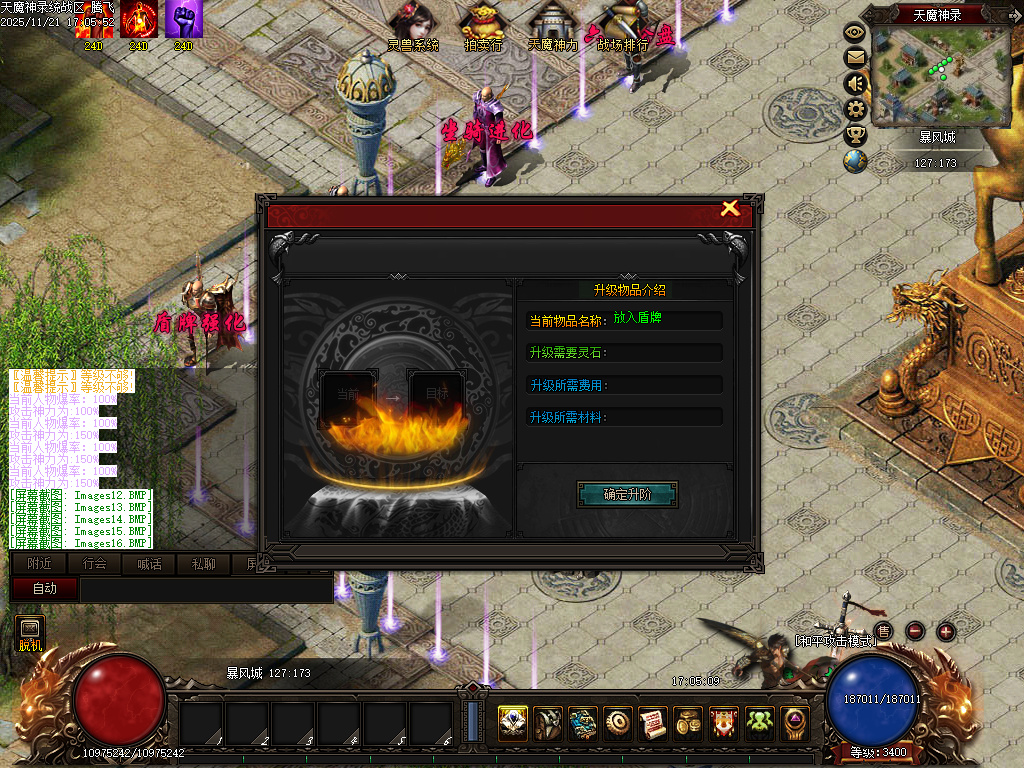Screen dimensions: 1024x768
Task: Switch chat to the 附近 nearby tab
Action: coord(40,564)
